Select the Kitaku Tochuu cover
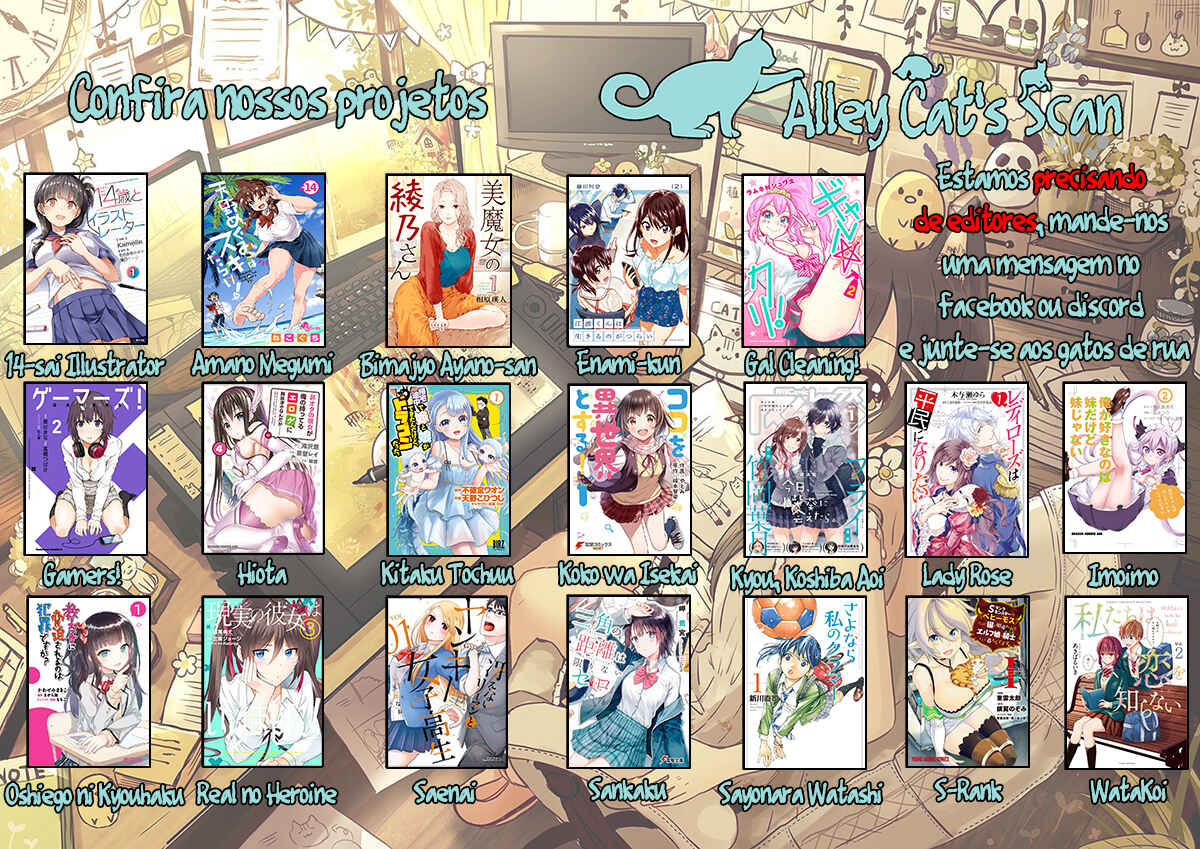Image resolution: width=1200 pixels, height=849 pixels. coord(448,470)
